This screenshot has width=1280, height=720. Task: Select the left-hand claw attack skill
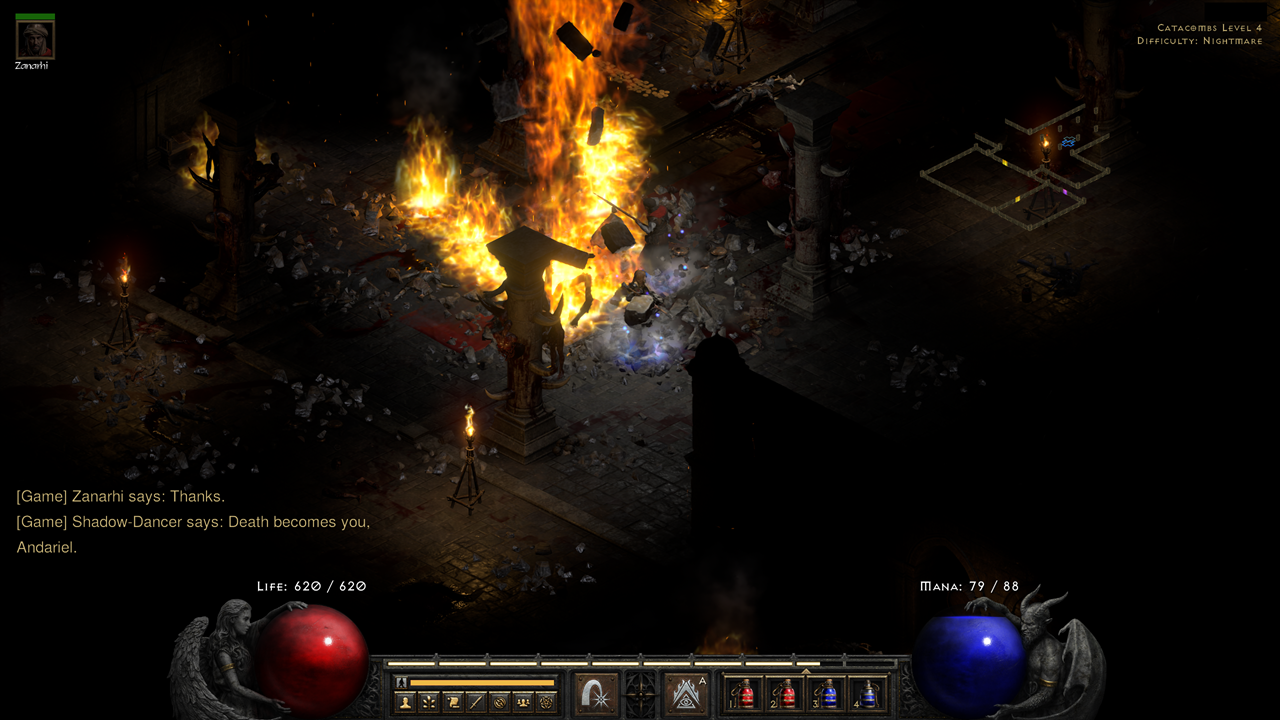596,694
